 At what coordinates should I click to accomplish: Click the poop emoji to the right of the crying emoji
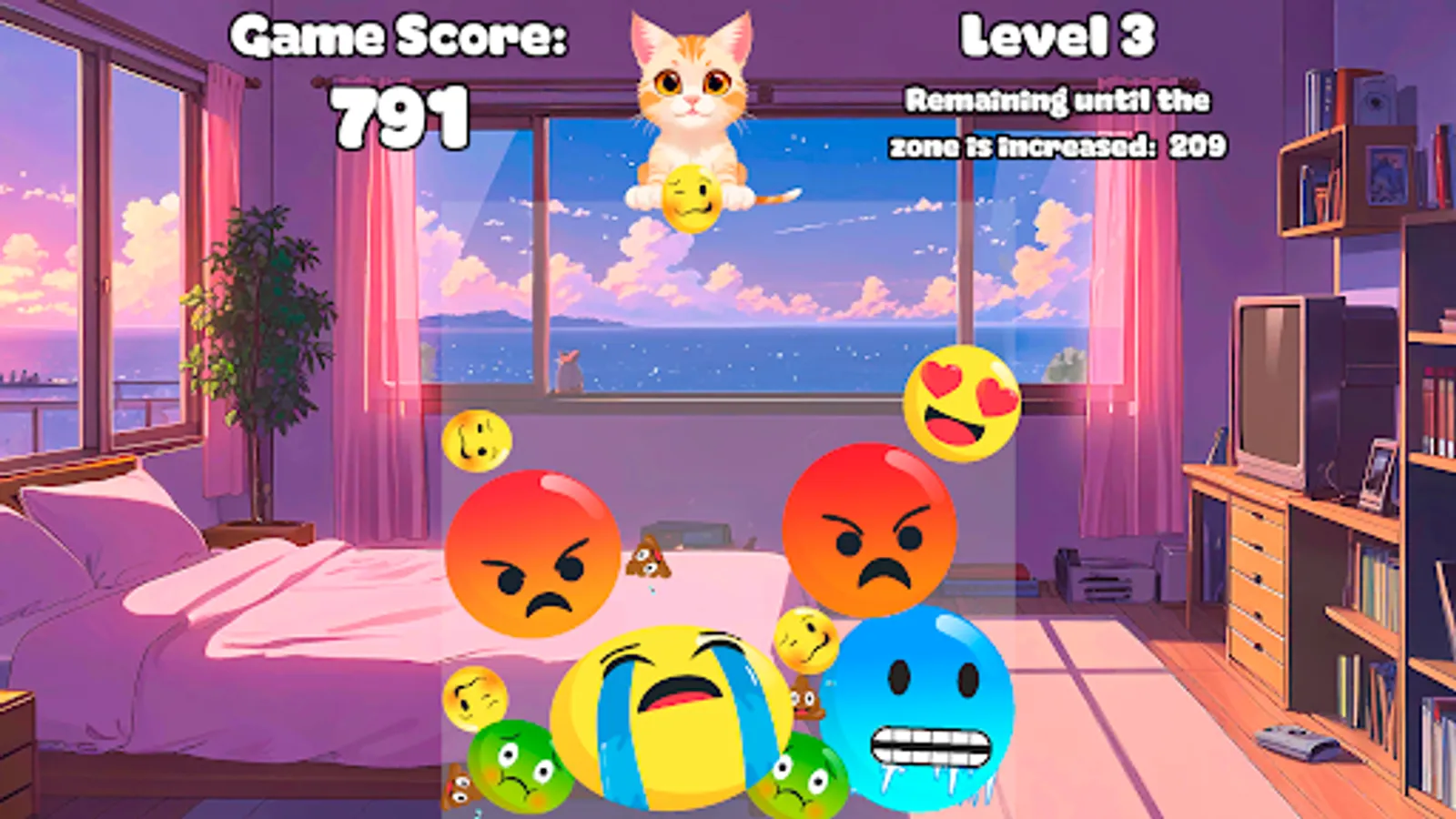[804, 701]
